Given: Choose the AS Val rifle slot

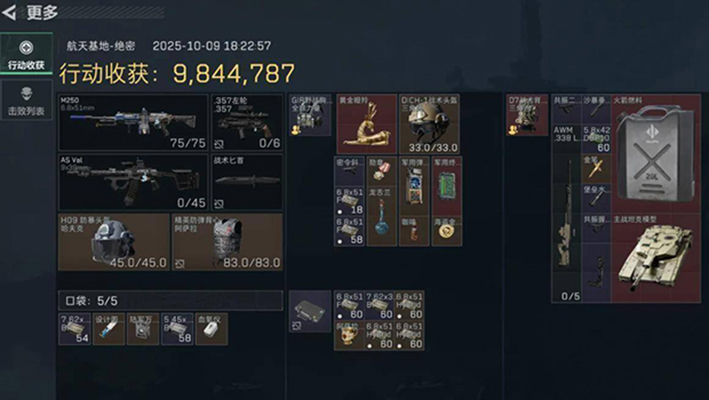Looking at the screenshot, I should pos(133,182).
